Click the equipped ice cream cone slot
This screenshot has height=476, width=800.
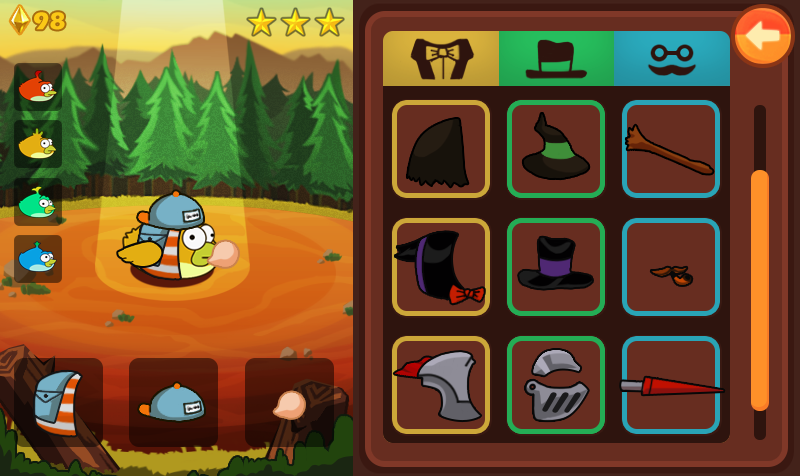[x=289, y=402]
